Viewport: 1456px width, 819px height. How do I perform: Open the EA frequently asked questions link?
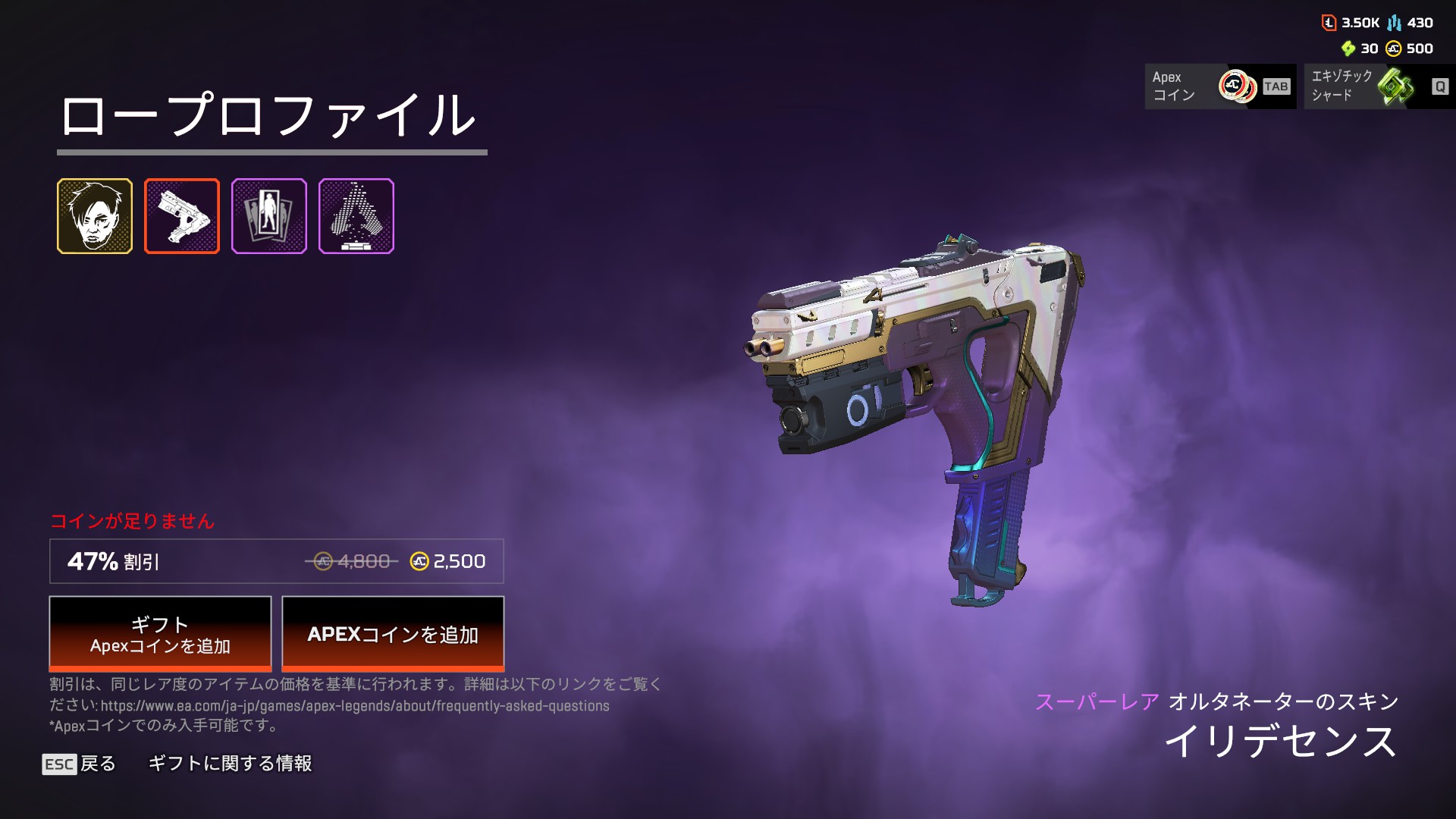tap(355, 706)
